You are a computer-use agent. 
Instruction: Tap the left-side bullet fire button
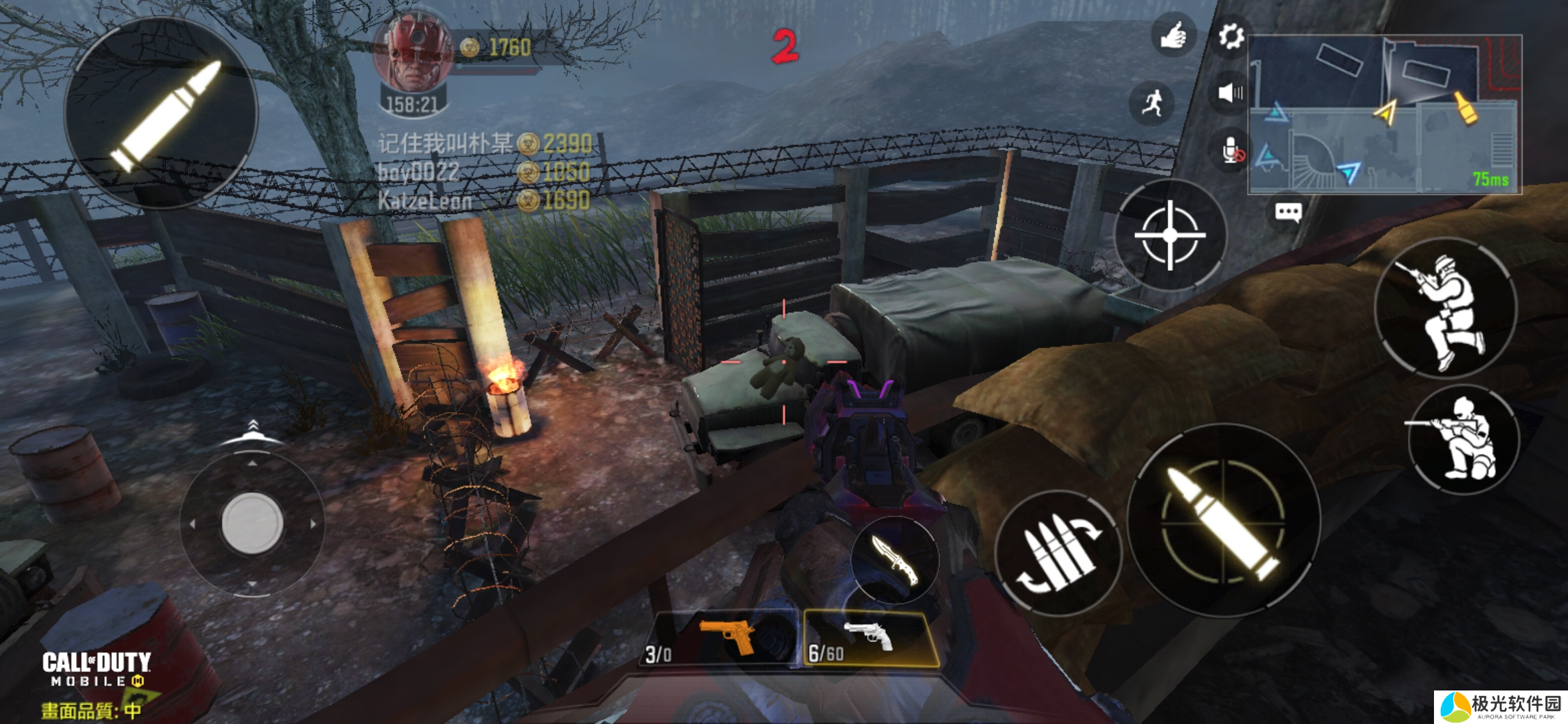point(161,113)
